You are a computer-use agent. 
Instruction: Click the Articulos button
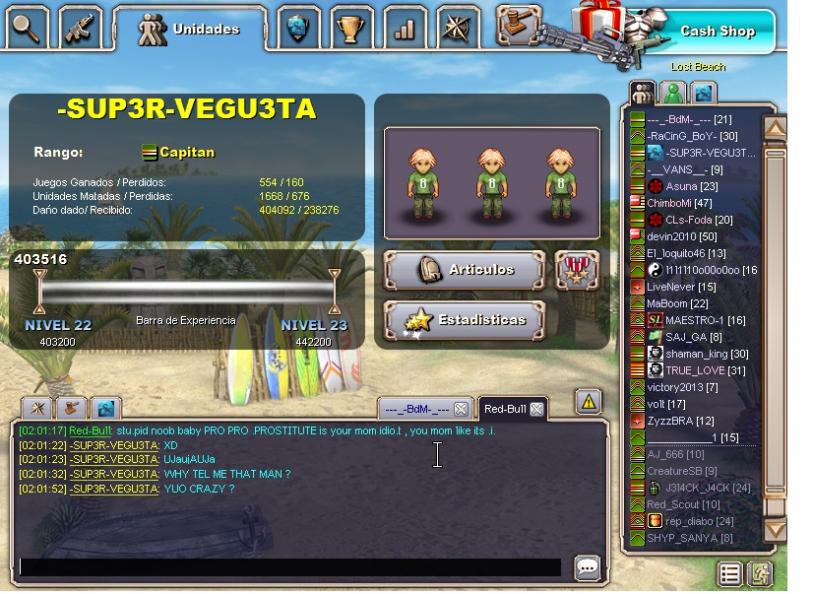coord(464,270)
